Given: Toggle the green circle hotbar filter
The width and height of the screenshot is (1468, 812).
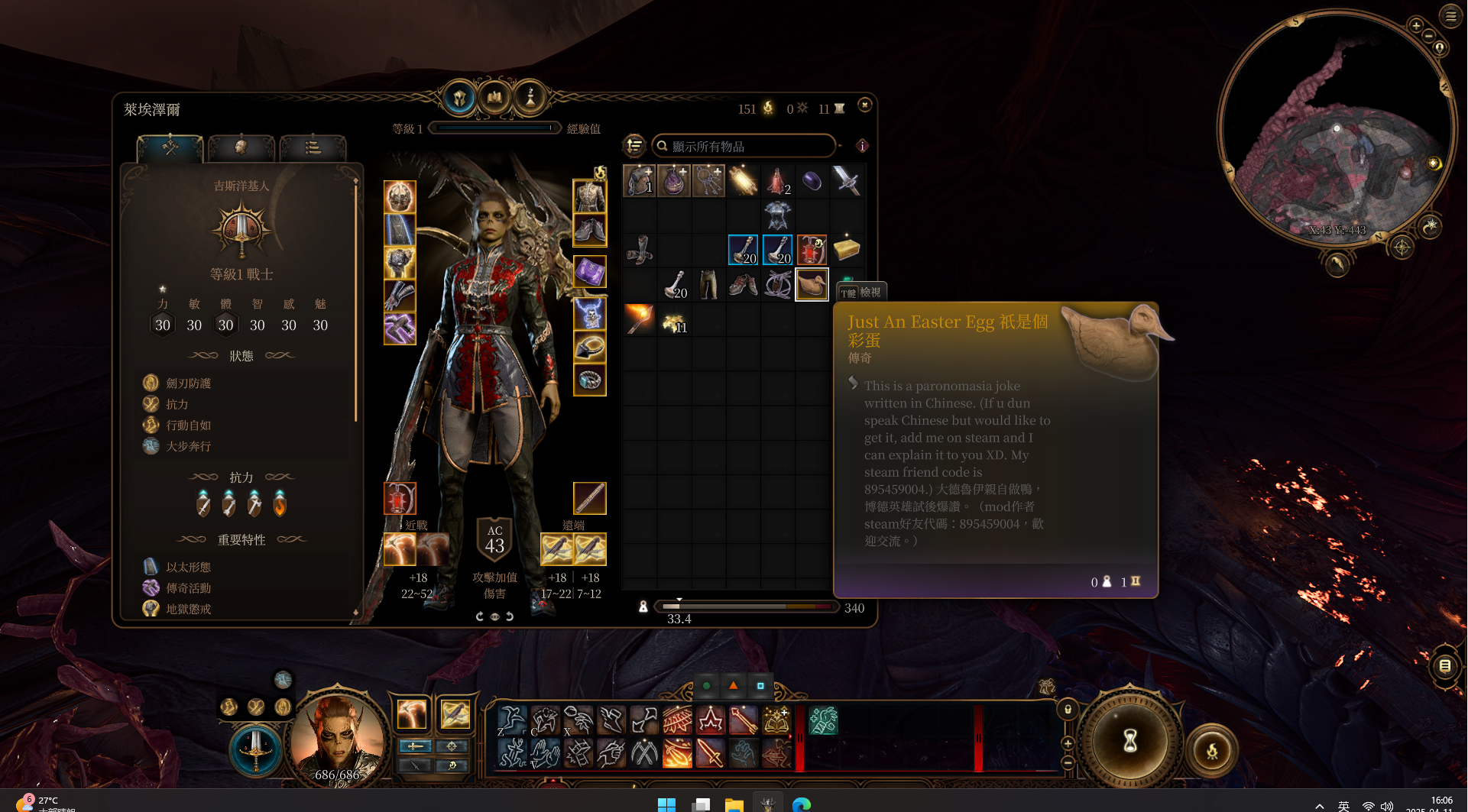Looking at the screenshot, I should pyautogui.click(x=705, y=686).
